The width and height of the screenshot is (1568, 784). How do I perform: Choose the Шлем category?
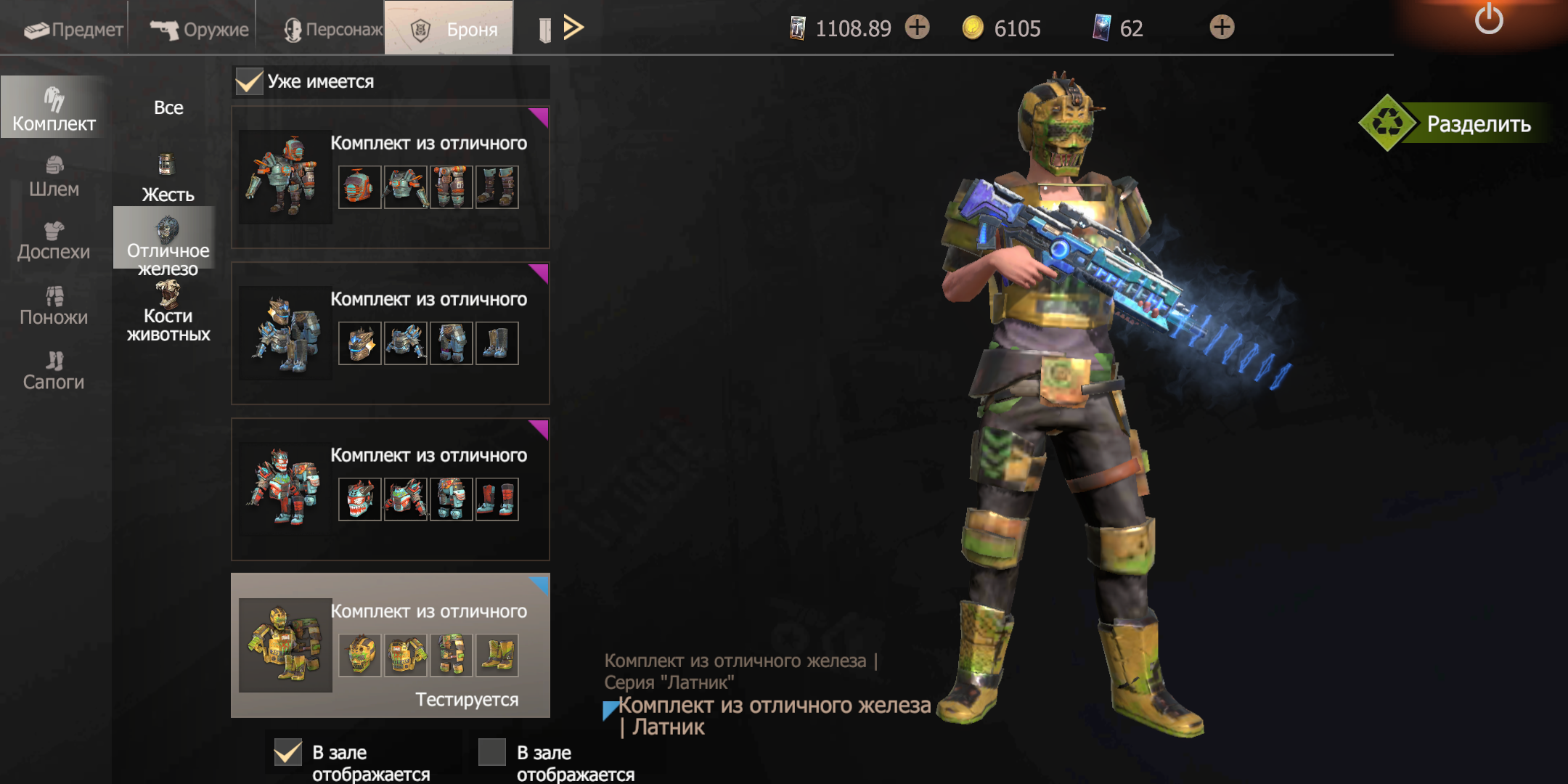[54, 177]
